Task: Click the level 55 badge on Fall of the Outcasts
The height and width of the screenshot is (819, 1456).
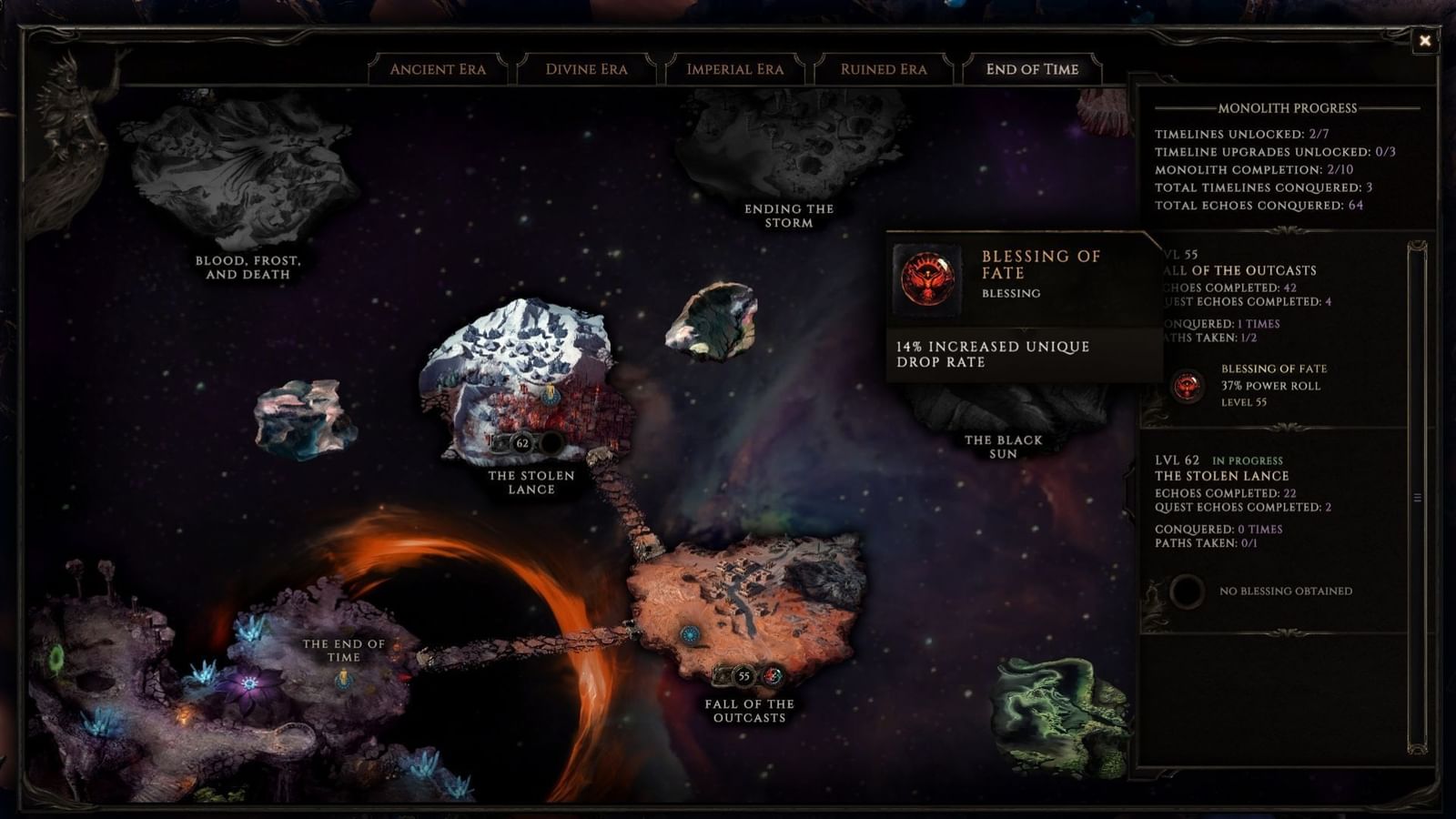Action: 743,676
